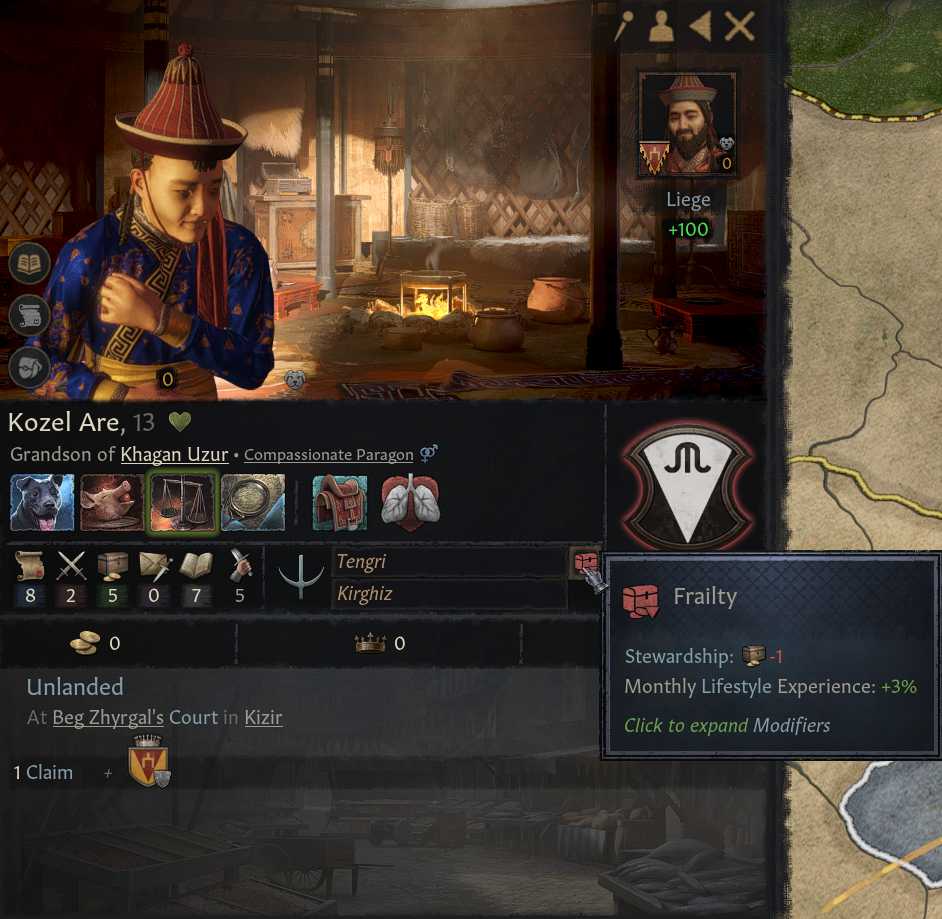Click the head profile icon beside the portrait
The image size is (942, 919).
[x=29, y=367]
